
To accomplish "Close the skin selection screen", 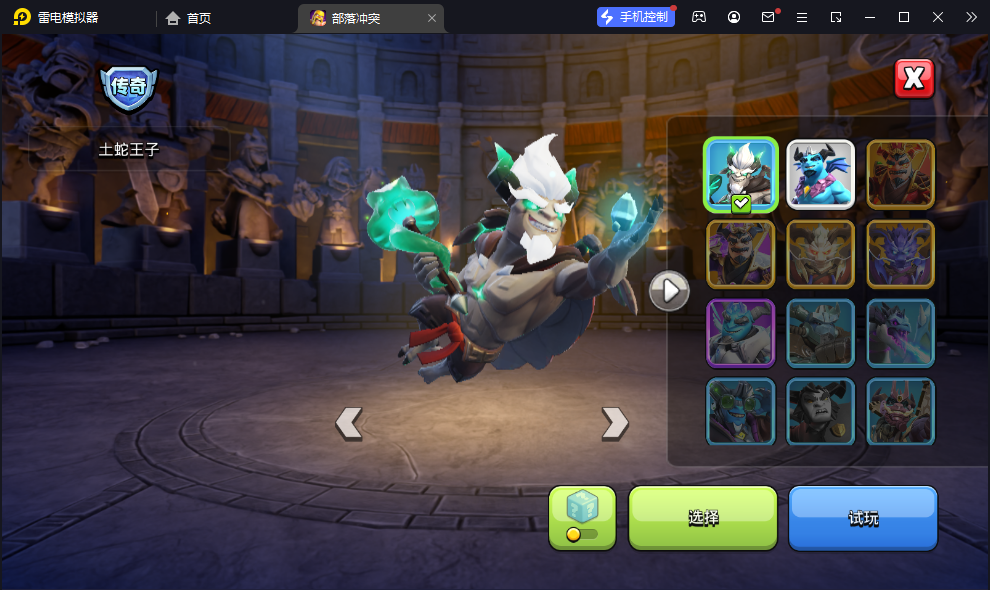I will point(914,79).
